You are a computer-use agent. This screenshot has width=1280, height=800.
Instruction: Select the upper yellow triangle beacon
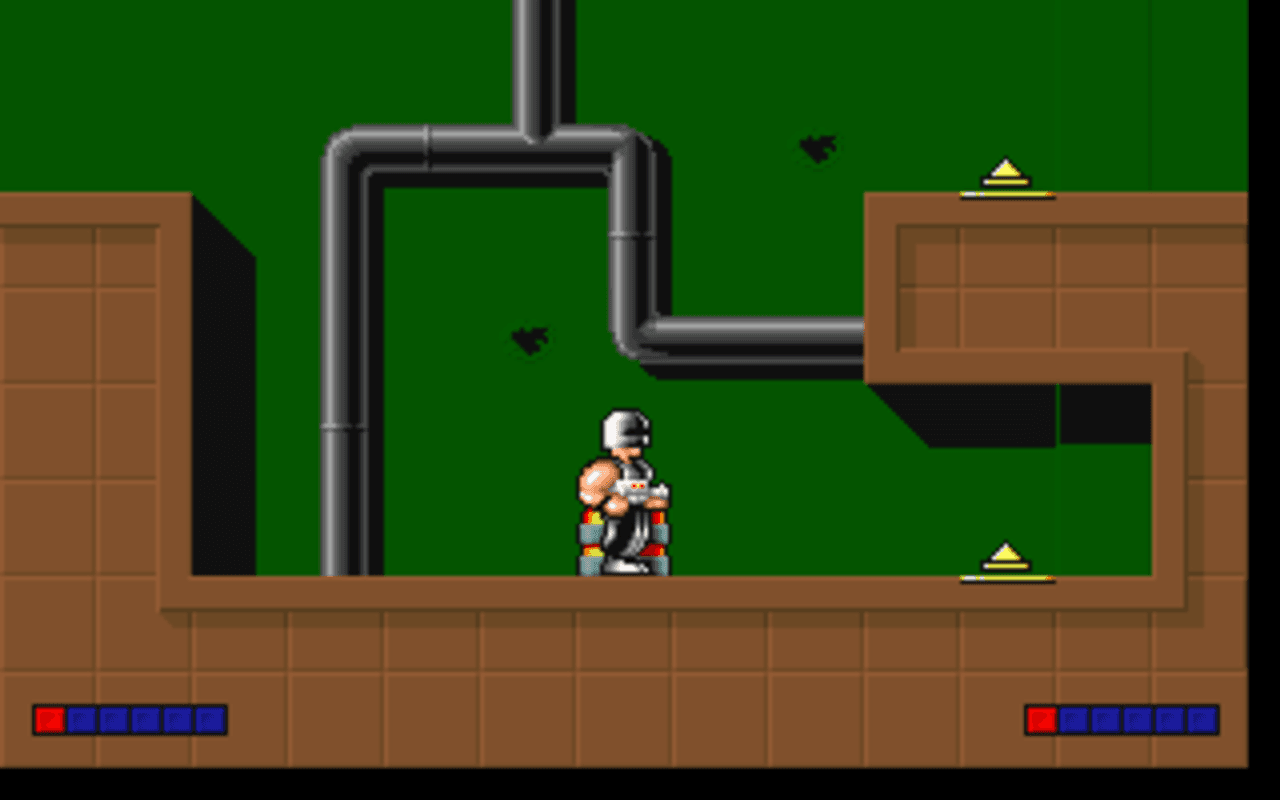[x=1003, y=172]
